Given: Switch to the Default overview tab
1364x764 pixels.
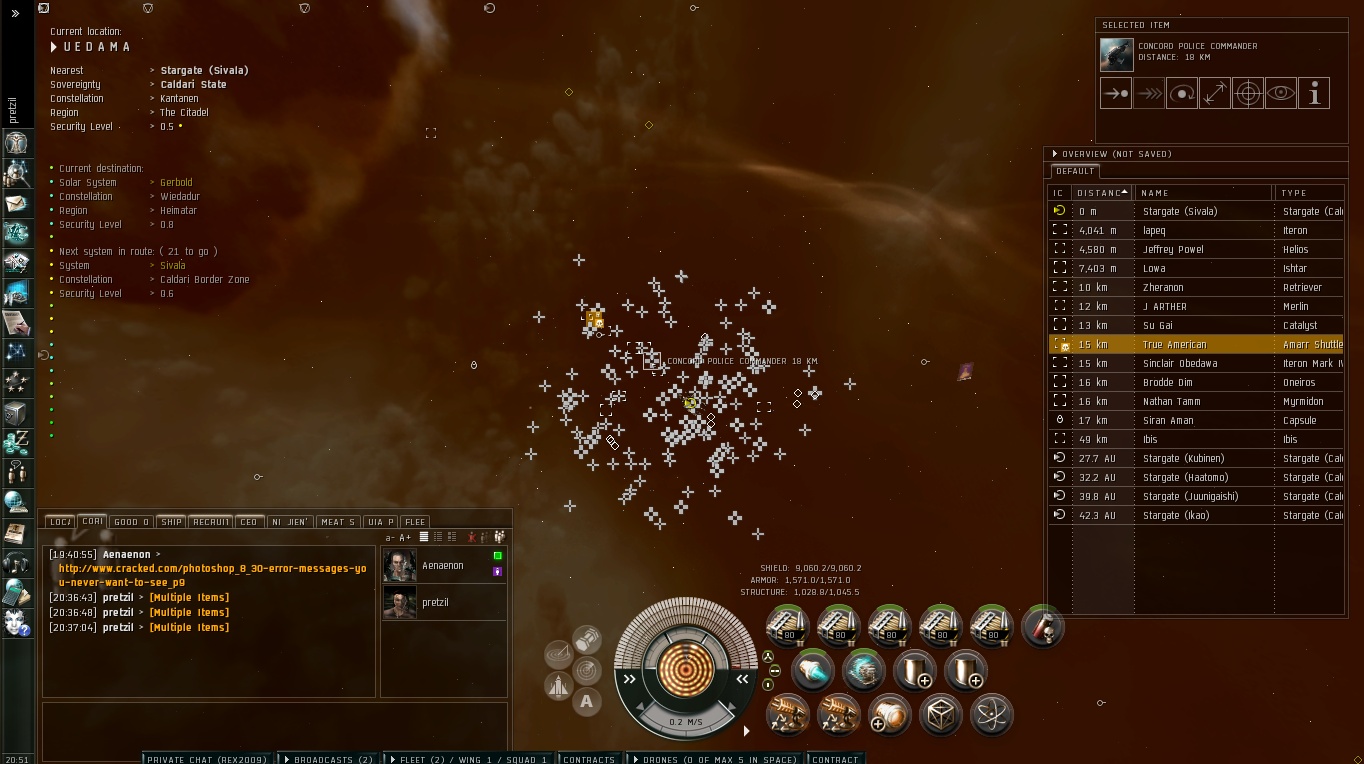Looking at the screenshot, I should click(x=1075, y=171).
